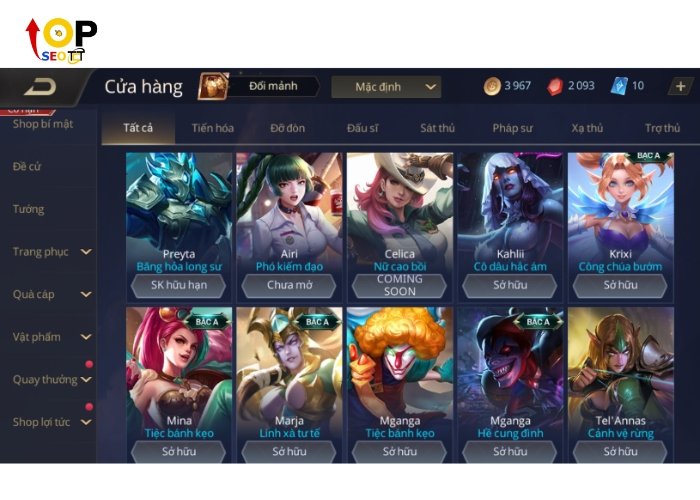Expand the Quà cáp menu
The image size is (700, 500).
coord(50,295)
